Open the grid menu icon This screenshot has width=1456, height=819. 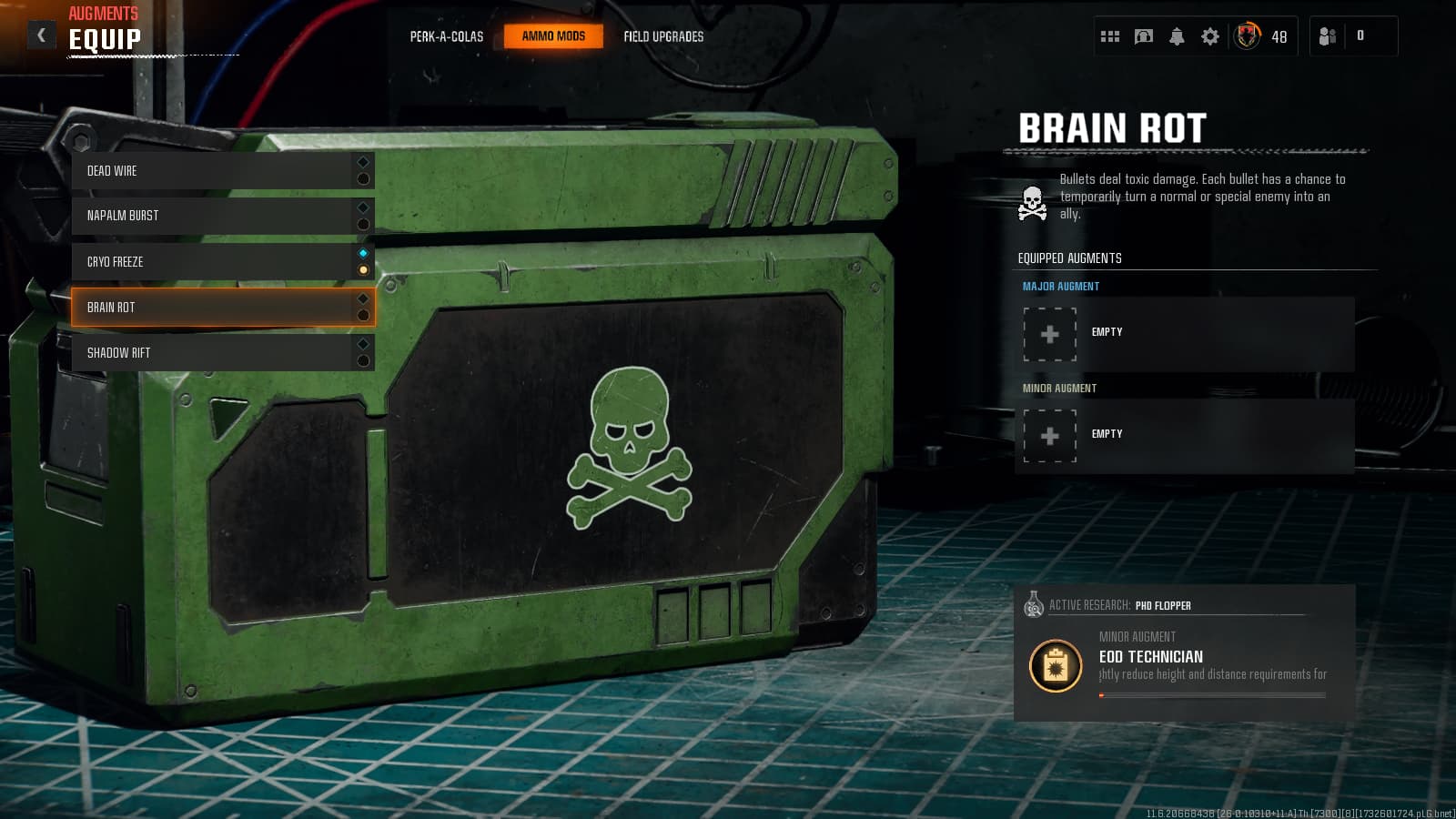click(x=1110, y=36)
